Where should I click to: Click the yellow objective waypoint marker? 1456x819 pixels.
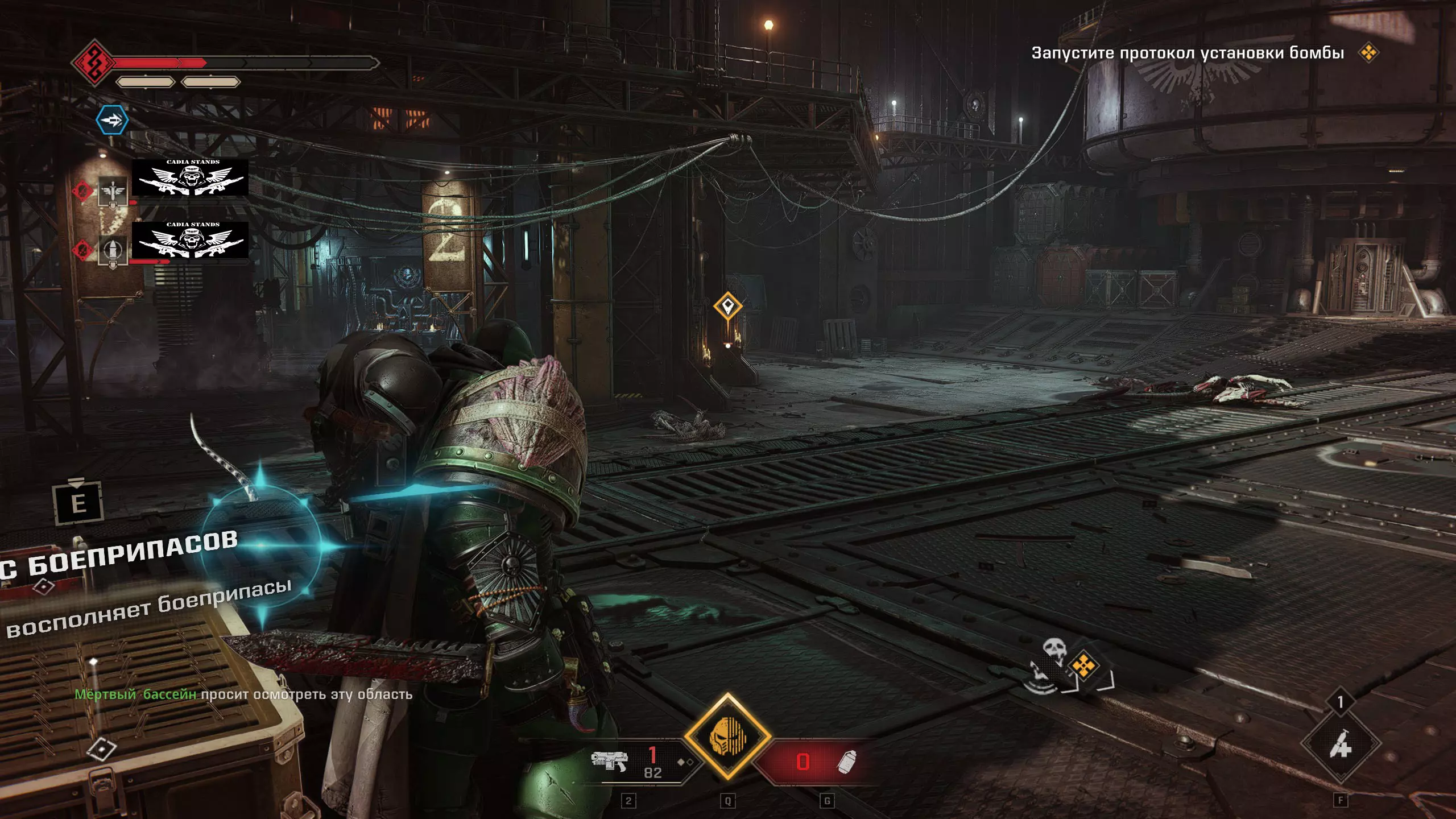click(728, 307)
